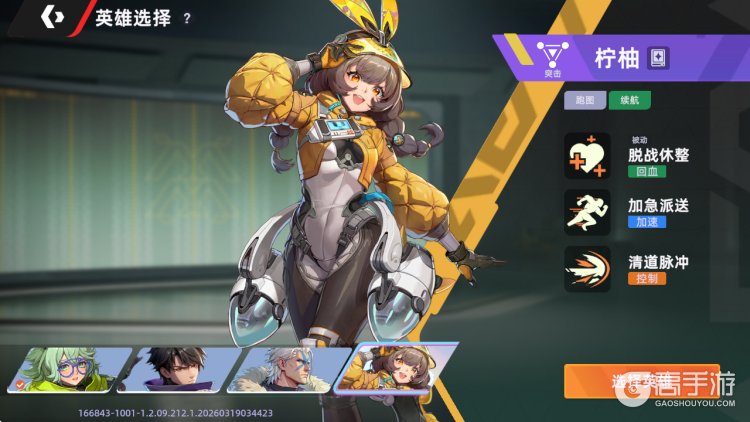750x422 pixels.
Task: Go back using the top-left arrow button
Action: pos(53,18)
